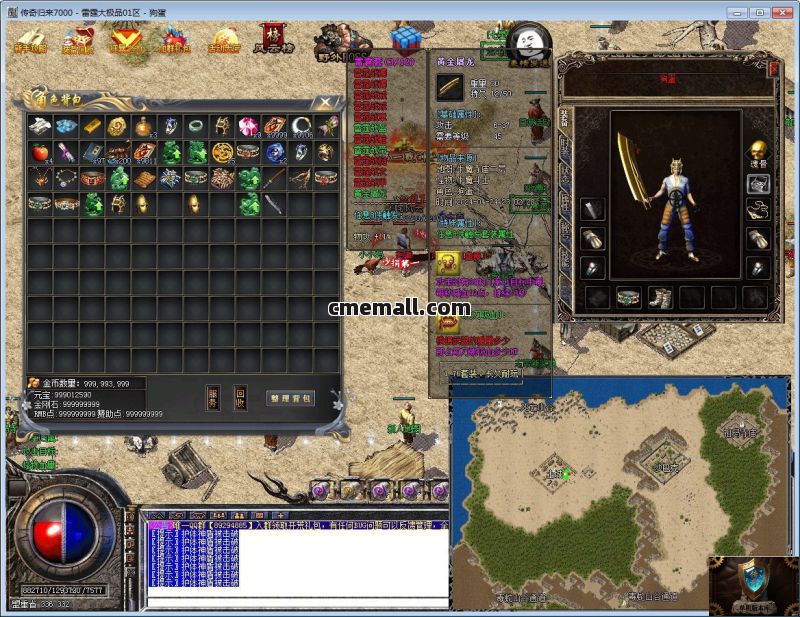Select the equipped necklace slot
The image size is (800, 617).
pos(758,211)
